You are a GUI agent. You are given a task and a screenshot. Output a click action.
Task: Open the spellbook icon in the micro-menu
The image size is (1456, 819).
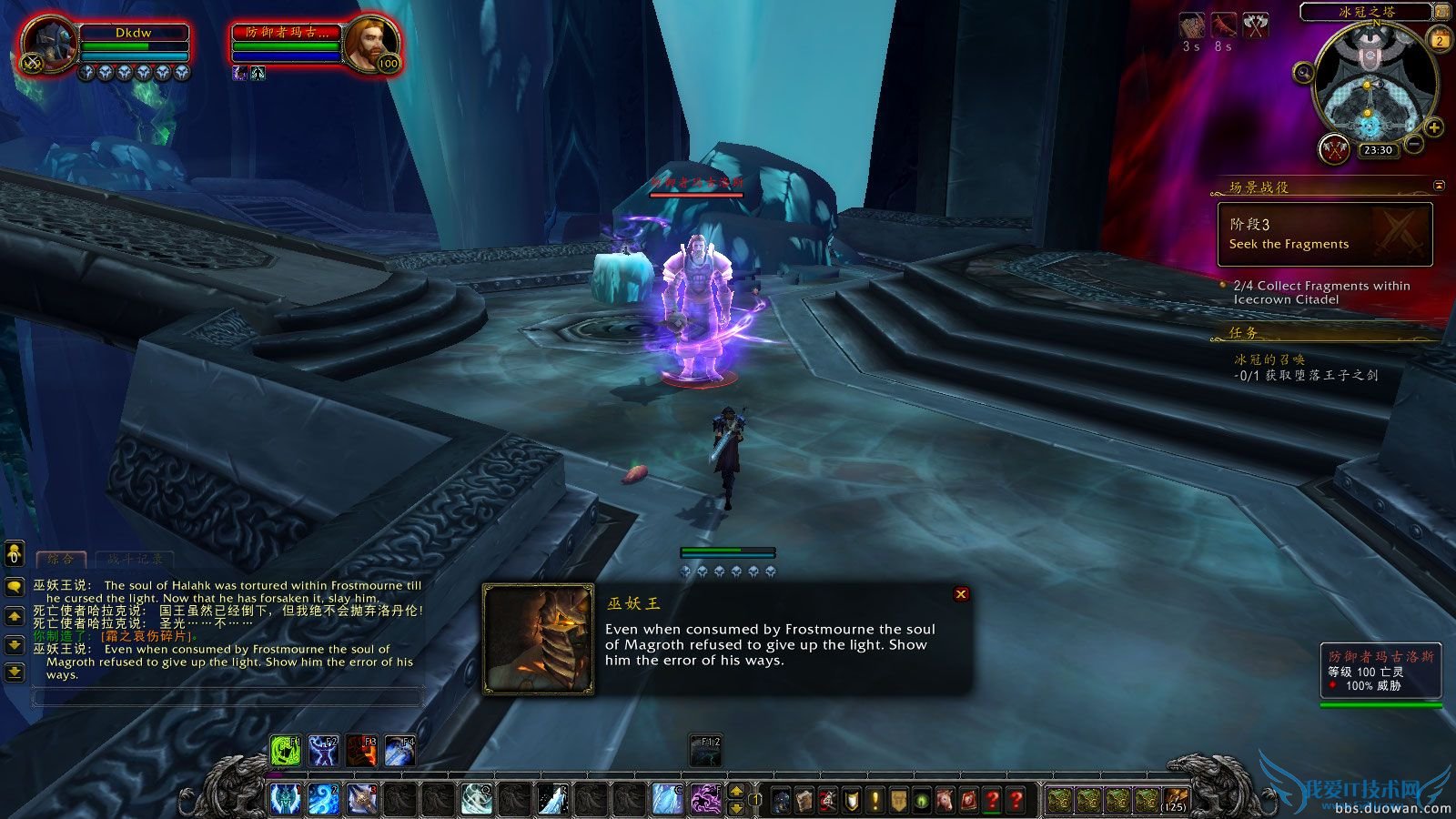[804, 799]
